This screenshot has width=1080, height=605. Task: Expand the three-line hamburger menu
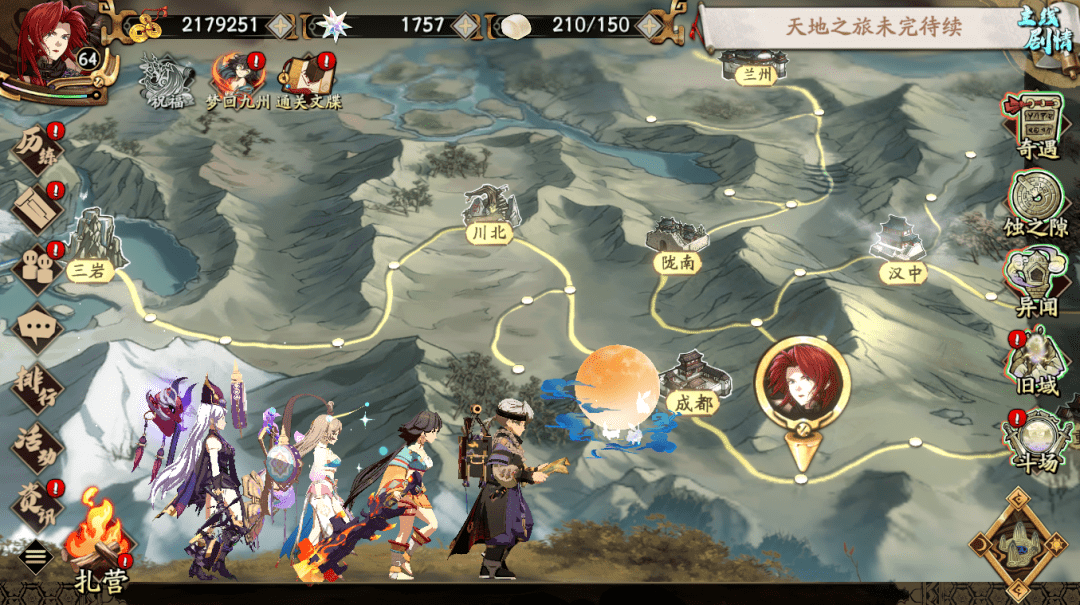(x=36, y=557)
